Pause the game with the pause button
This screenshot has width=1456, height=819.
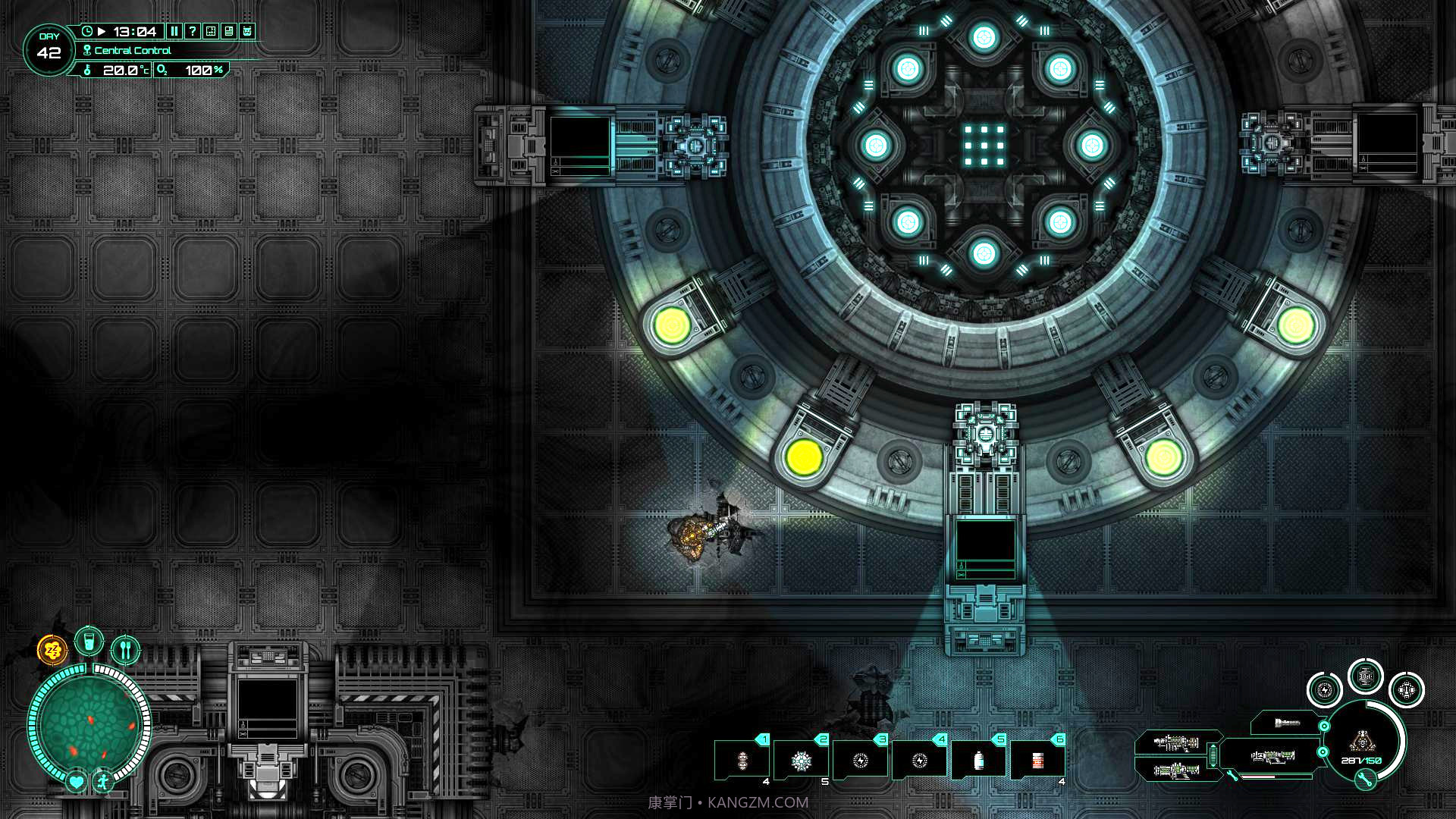[x=174, y=31]
